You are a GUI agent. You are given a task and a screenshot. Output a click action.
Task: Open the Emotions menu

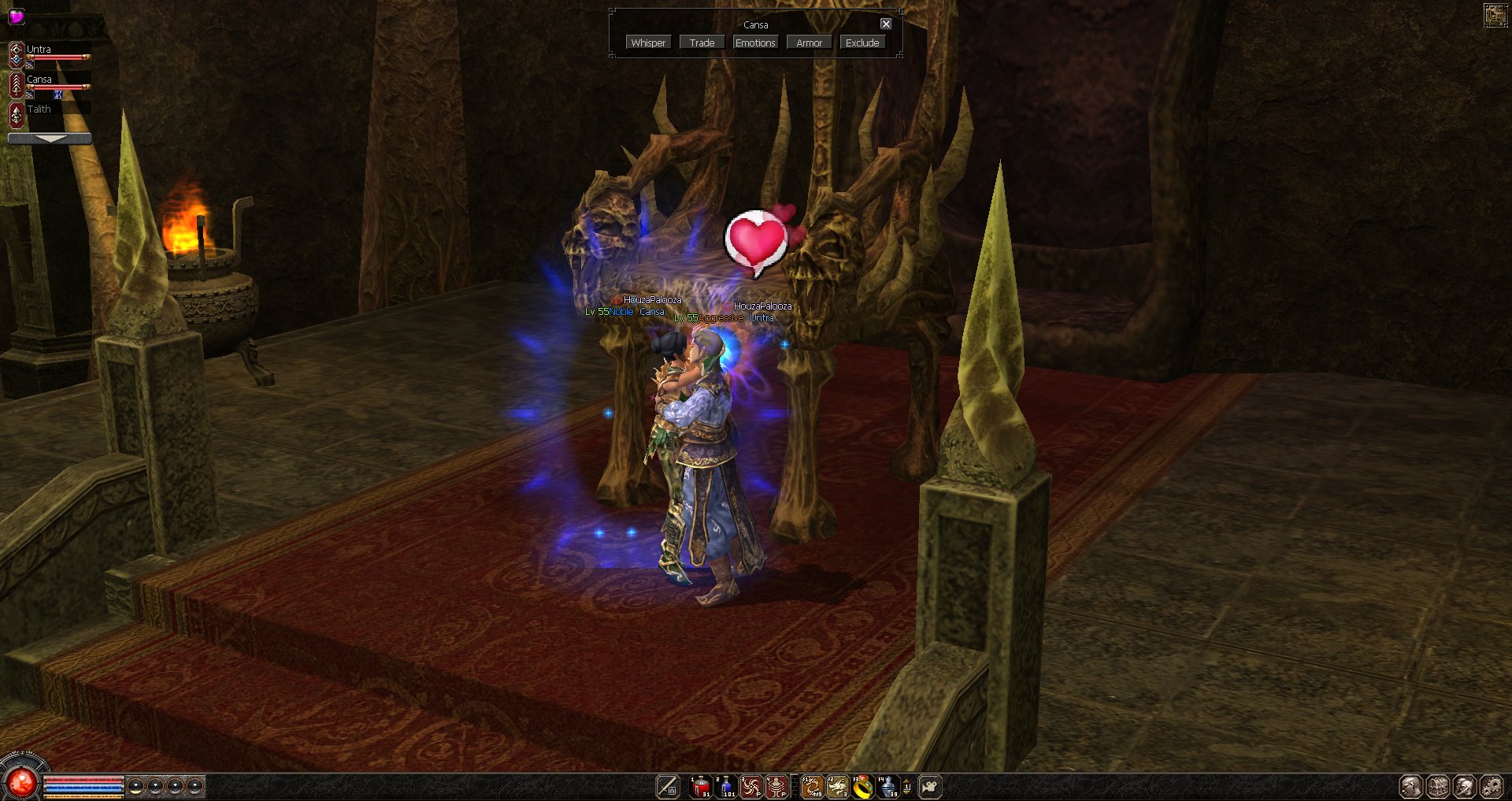pyautogui.click(x=755, y=43)
